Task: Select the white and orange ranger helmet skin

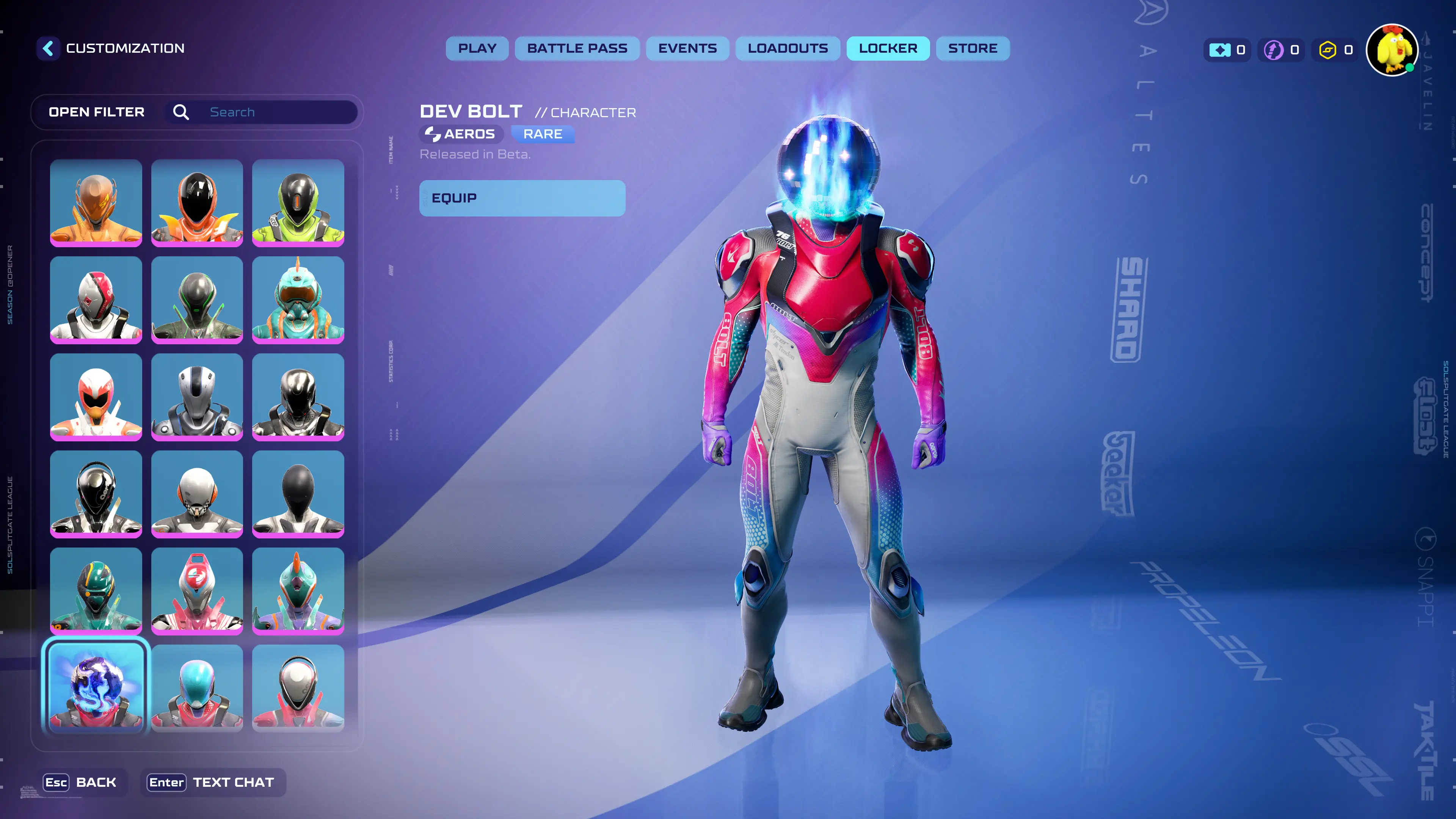Action: point(96,397)
